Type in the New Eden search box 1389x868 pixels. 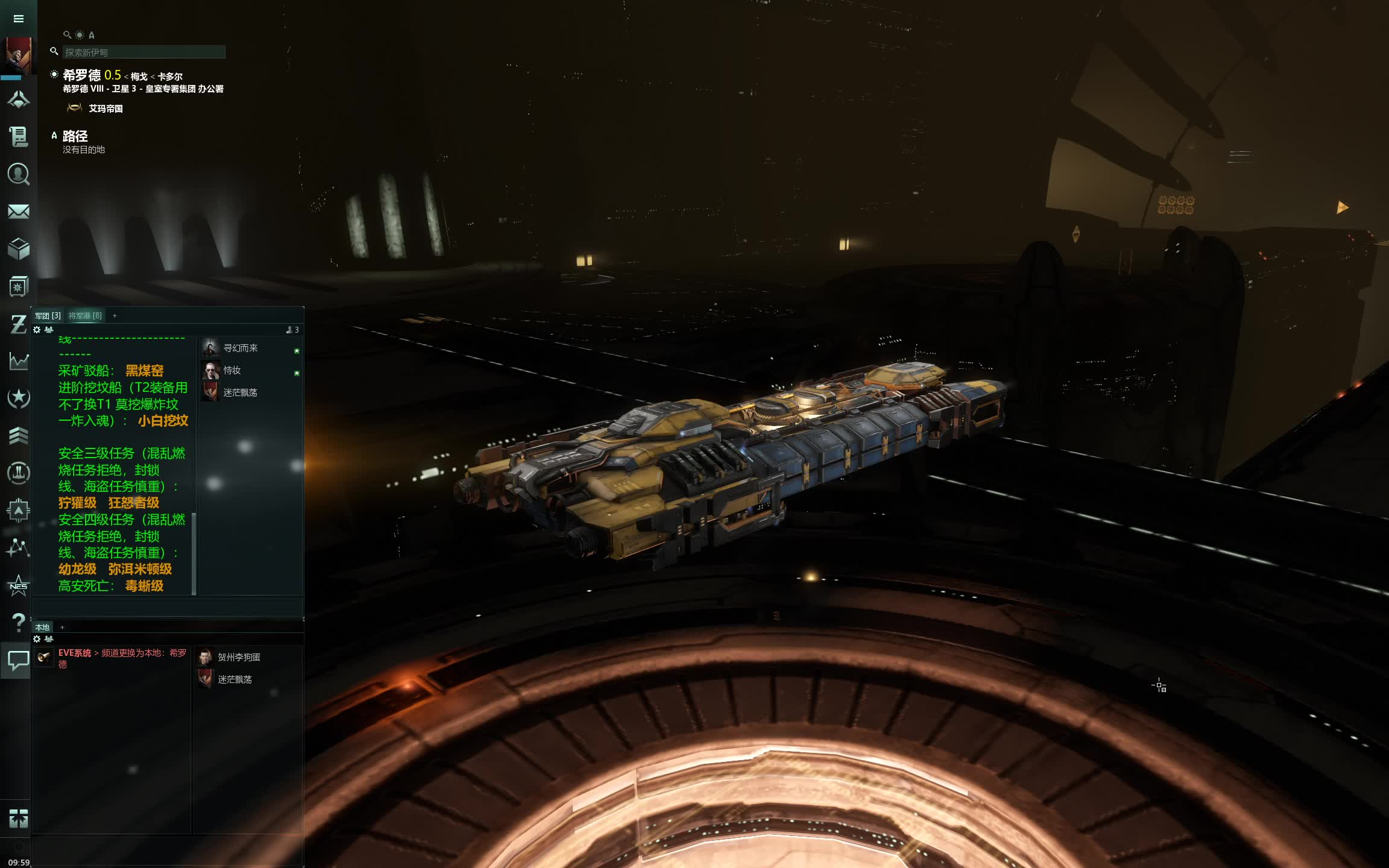tap(143, 52)
